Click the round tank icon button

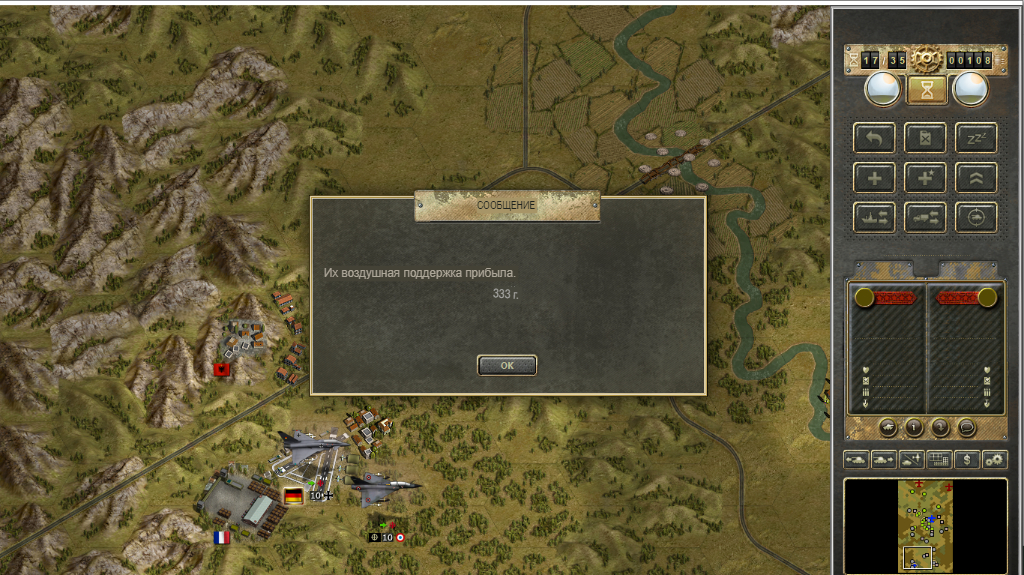pos(888,427)
